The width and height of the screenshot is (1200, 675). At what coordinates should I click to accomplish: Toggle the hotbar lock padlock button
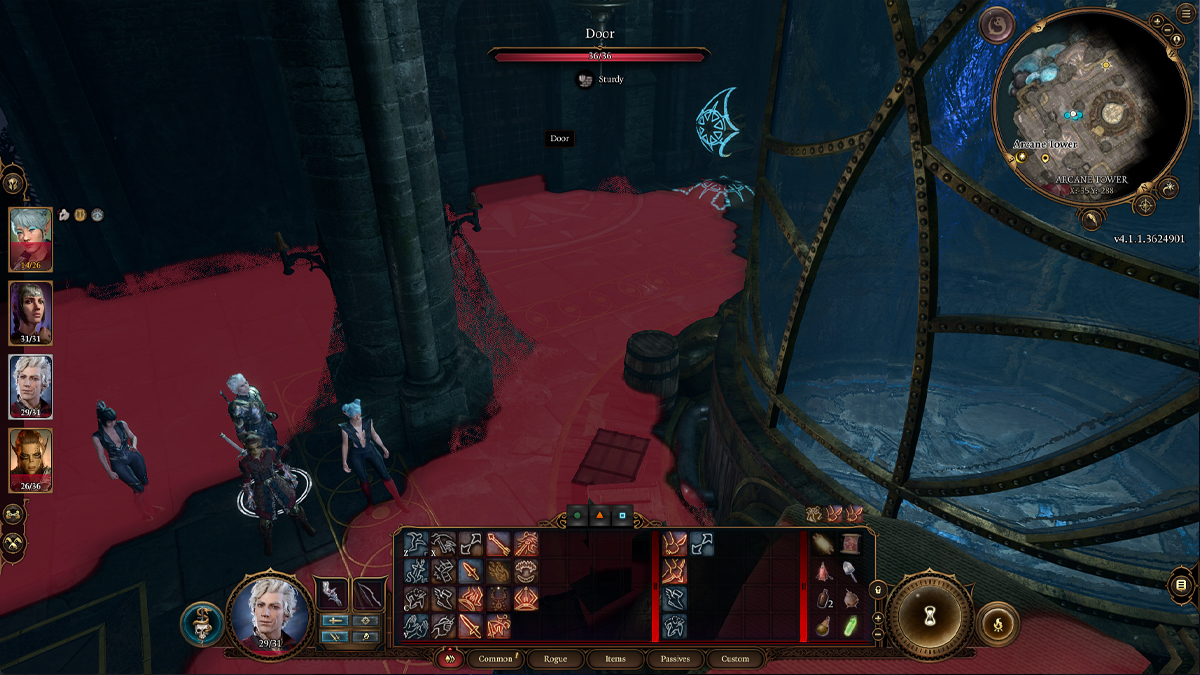[x=877, y=590]
